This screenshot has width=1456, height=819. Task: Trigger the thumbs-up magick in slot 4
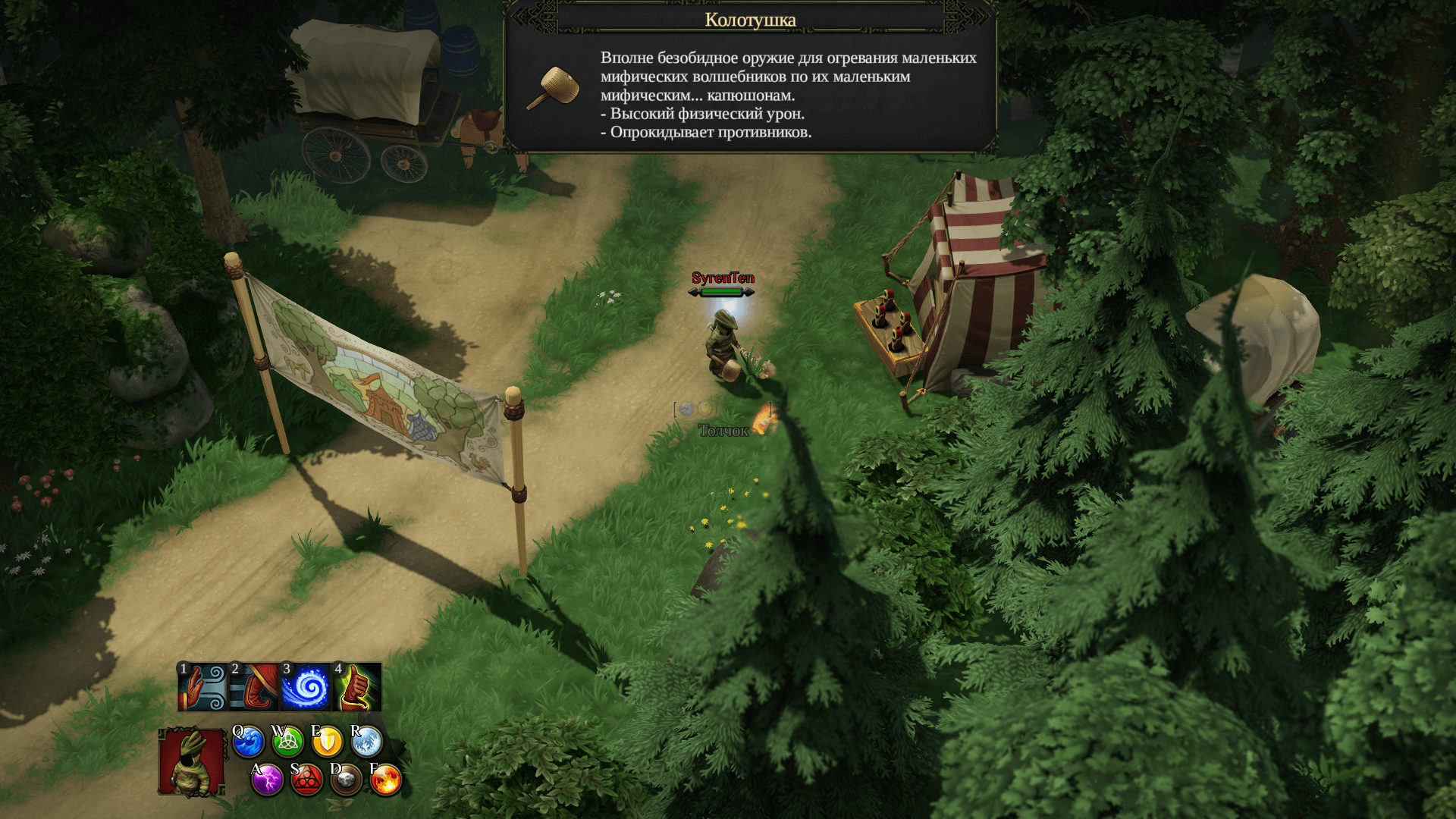[x=357, y=687]
